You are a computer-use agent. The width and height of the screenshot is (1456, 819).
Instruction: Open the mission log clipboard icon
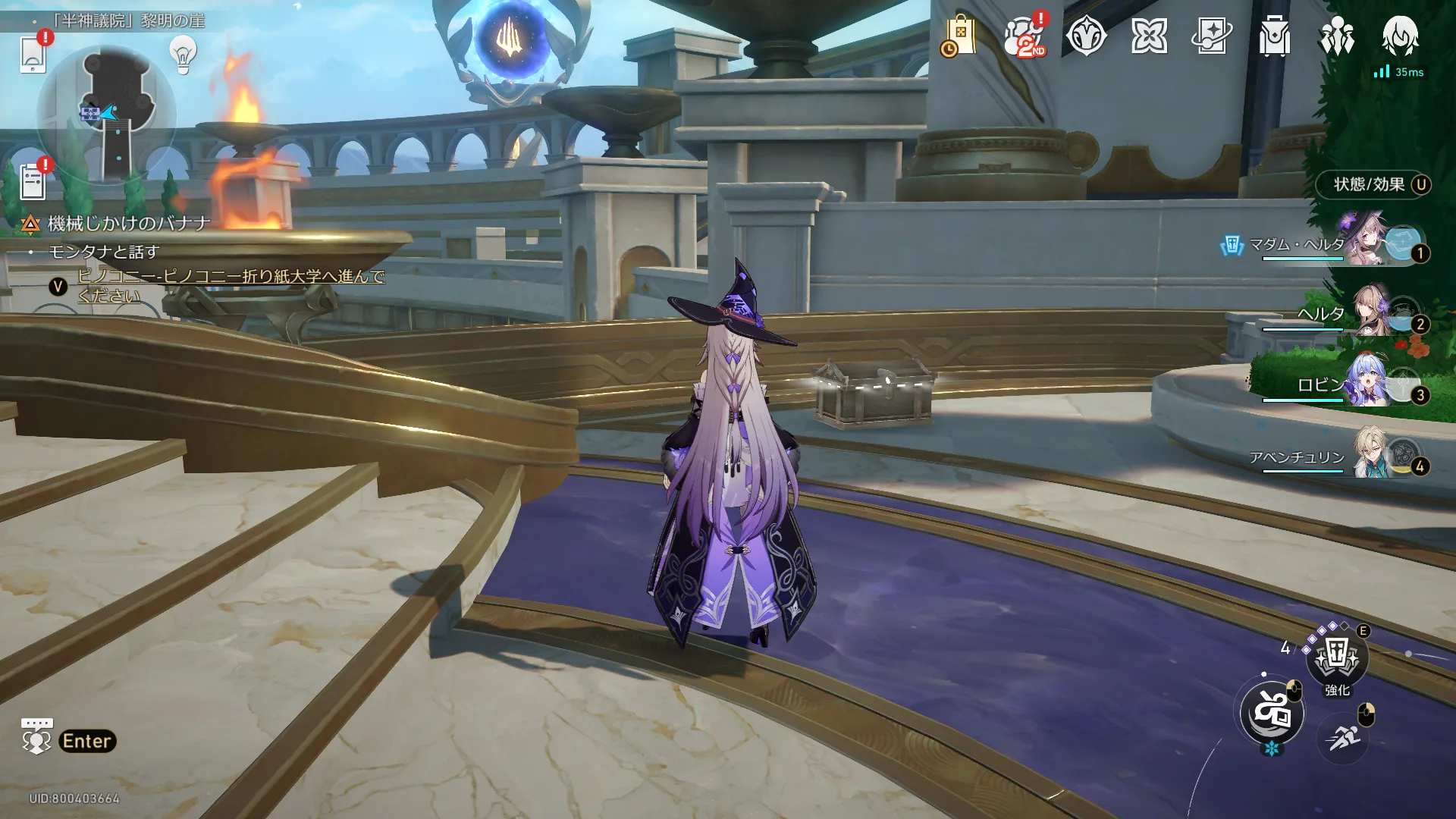click(33, 182)
